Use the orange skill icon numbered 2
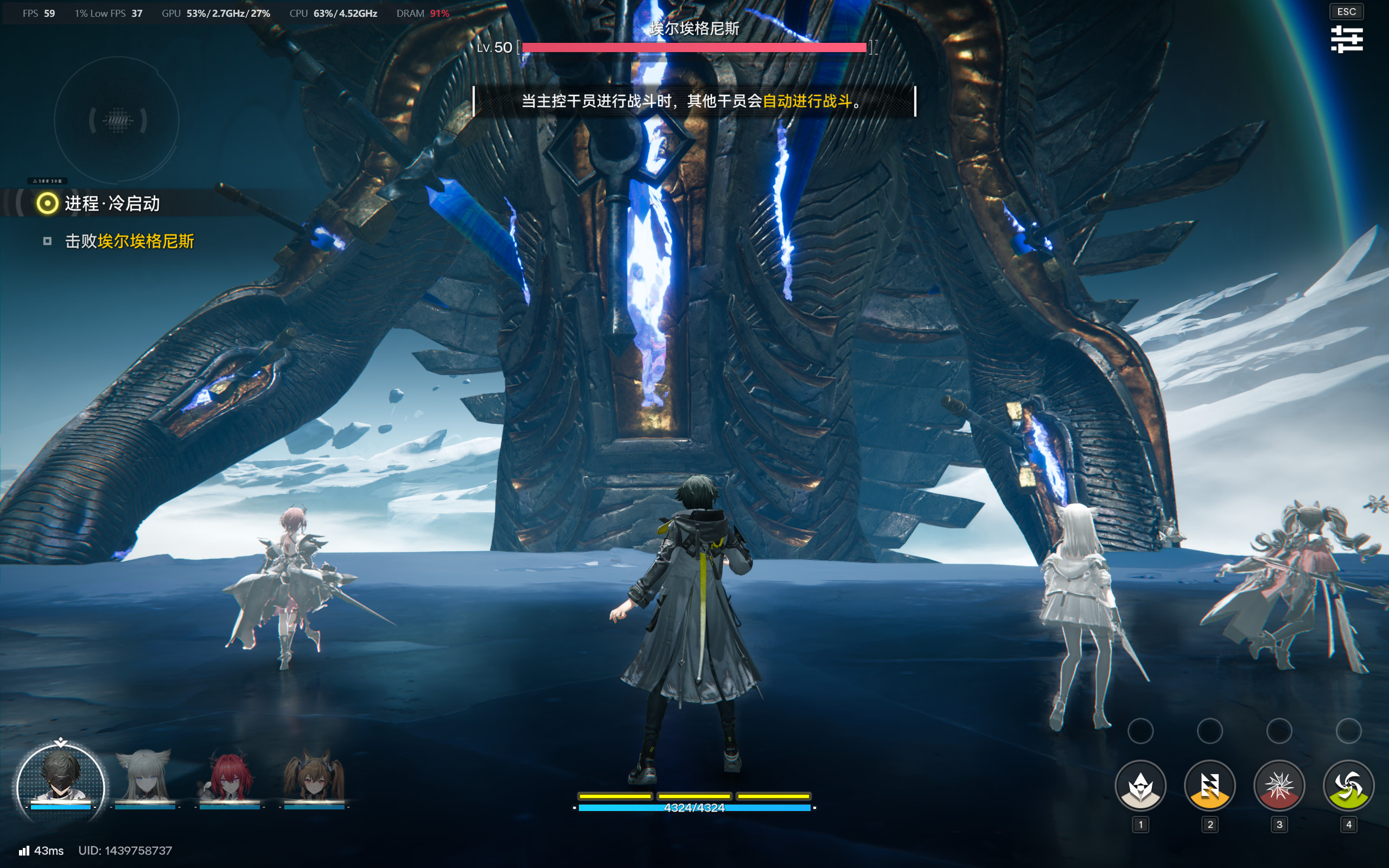Screen dimensions: 1389x868 point(1209,786)
